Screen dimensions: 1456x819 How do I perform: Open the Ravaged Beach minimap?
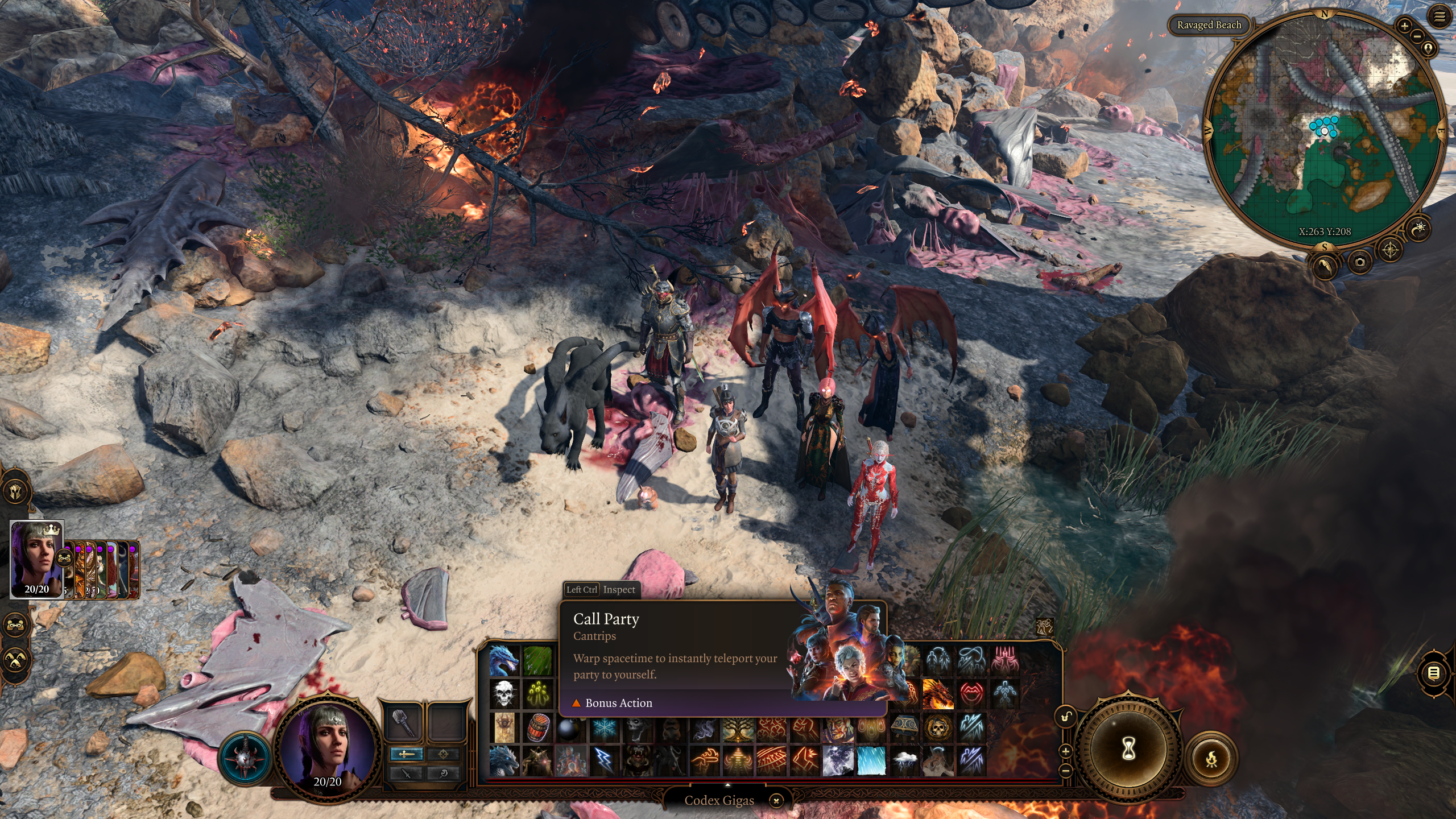point(1325,128)
